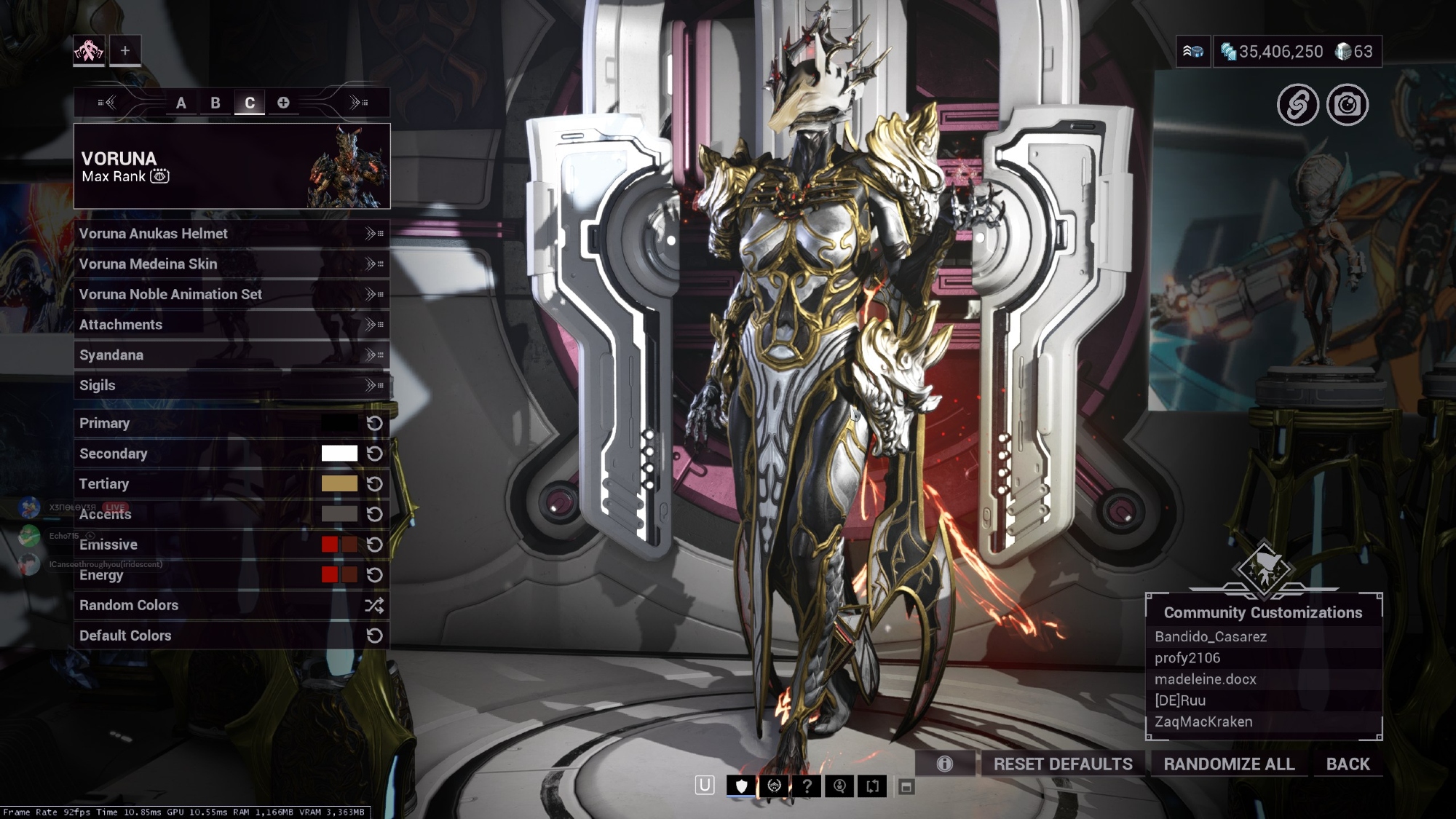Open the Syandana menu
This screenshot has height=819, width=1456.
pyautogui.click(x=231, y=355)
